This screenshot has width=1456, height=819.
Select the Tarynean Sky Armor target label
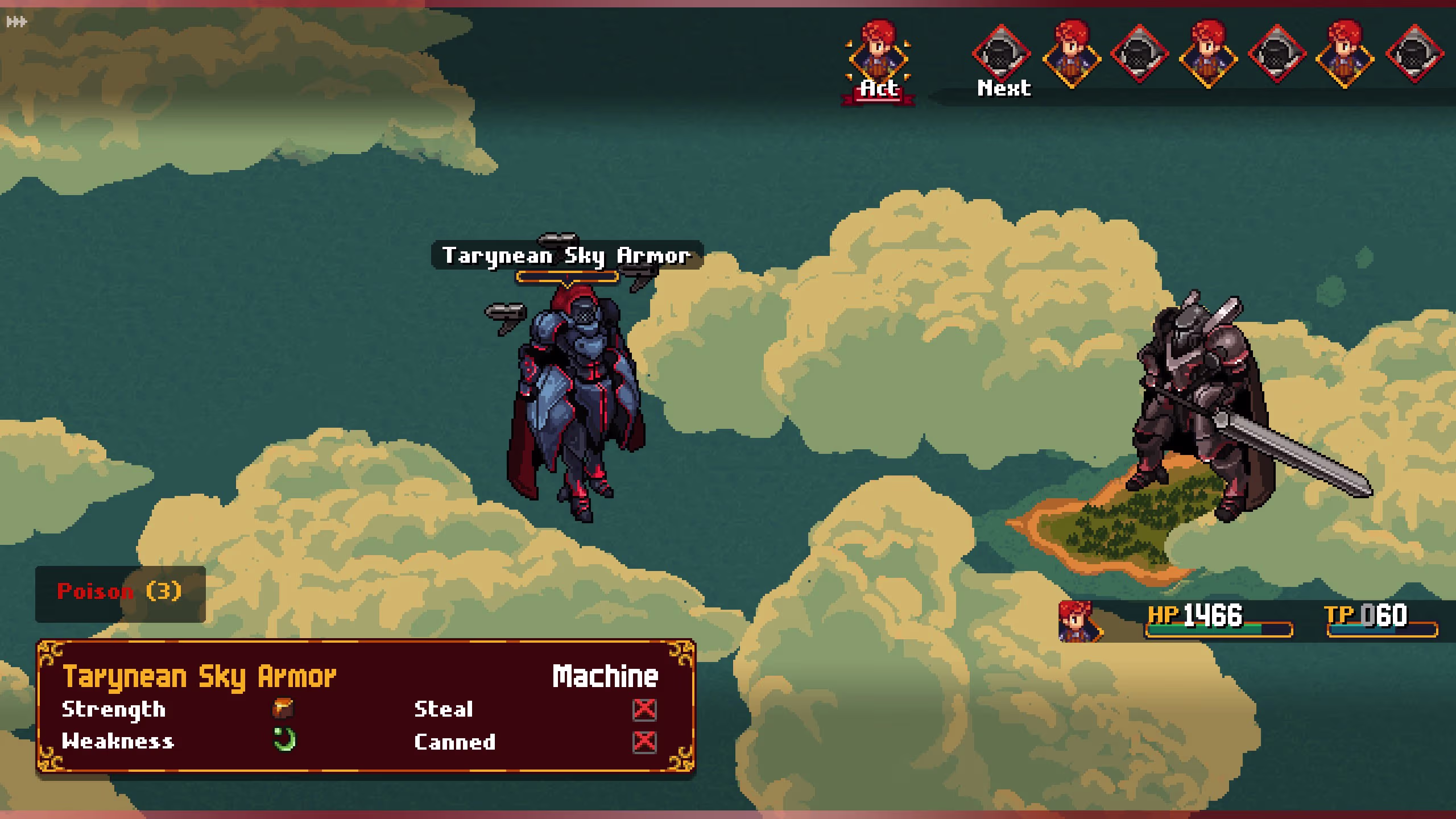pyautogui.click(x=566, y=255)
